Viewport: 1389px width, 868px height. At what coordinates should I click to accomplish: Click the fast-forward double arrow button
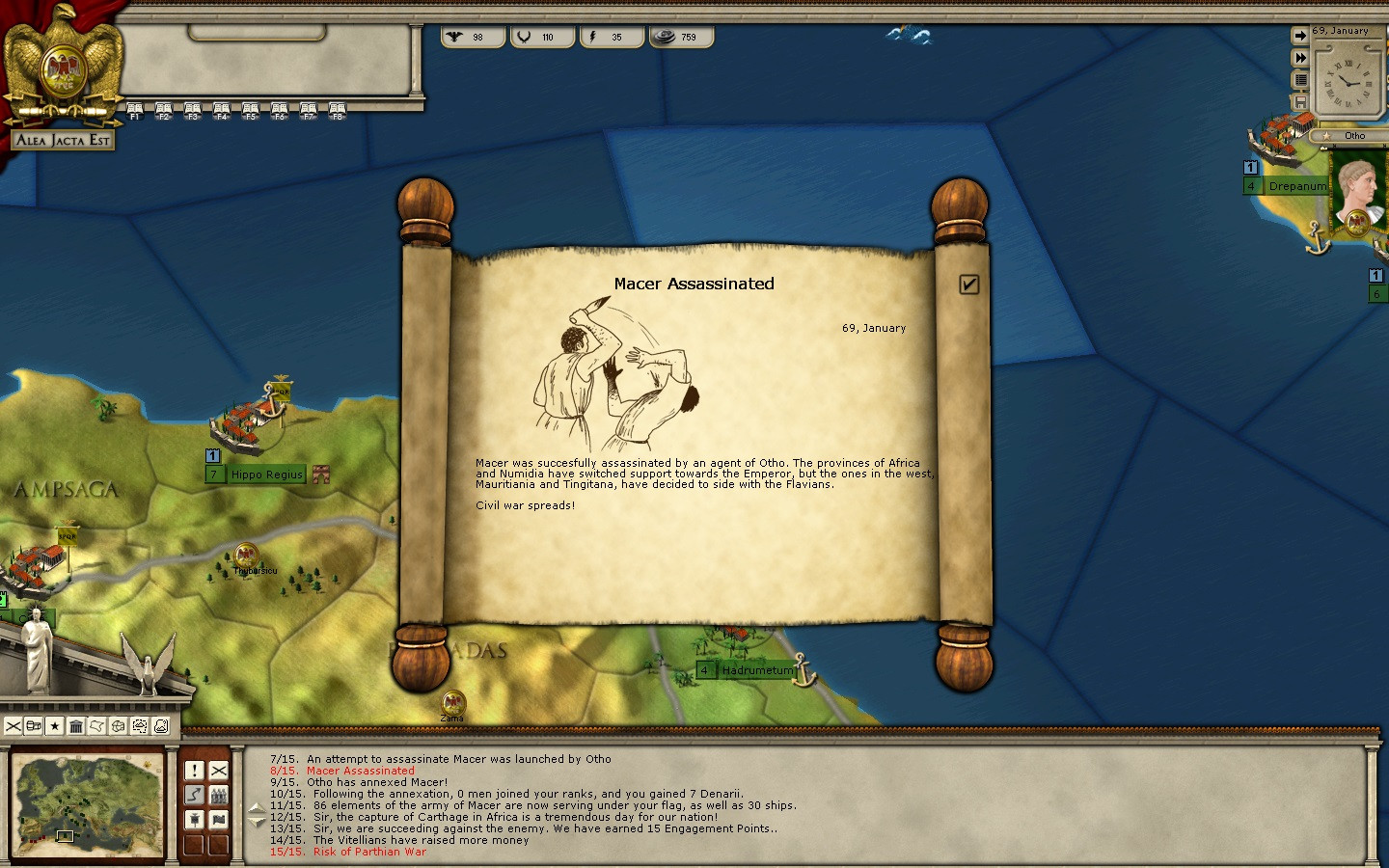(1300, 58)
